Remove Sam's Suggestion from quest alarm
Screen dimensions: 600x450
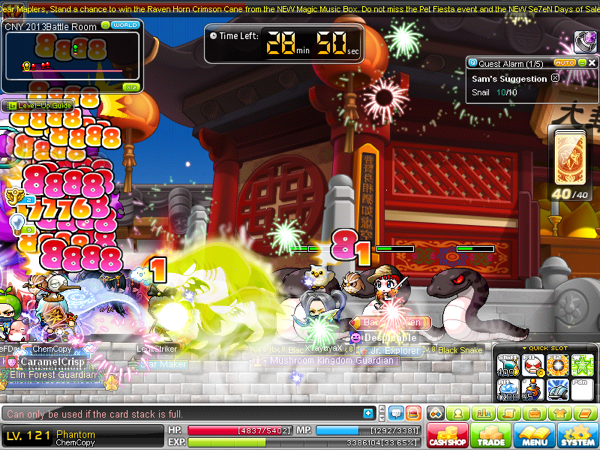point(556,78)
